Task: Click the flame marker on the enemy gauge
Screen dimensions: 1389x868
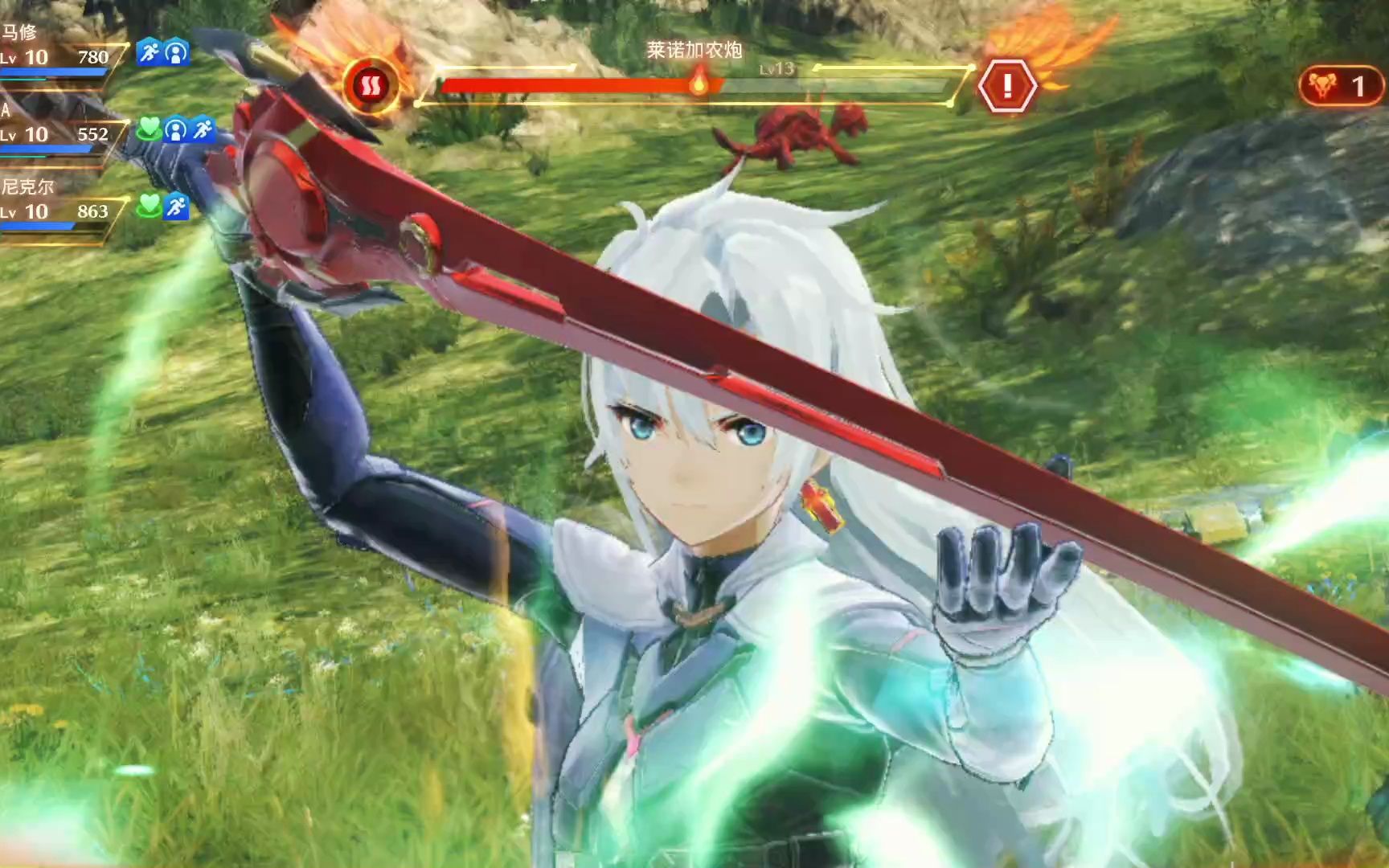Action: [x=699, y=82]
